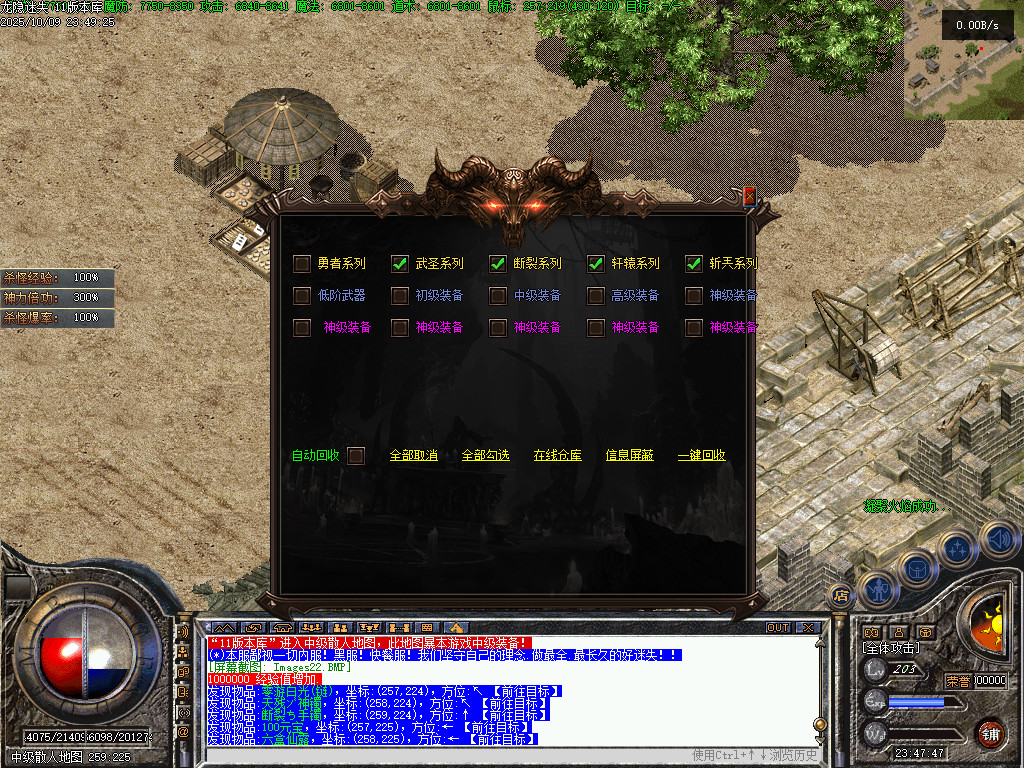Enable the 自动回收 auto-recycle checkbox
Screen dimensions: 1024x768
355,456
